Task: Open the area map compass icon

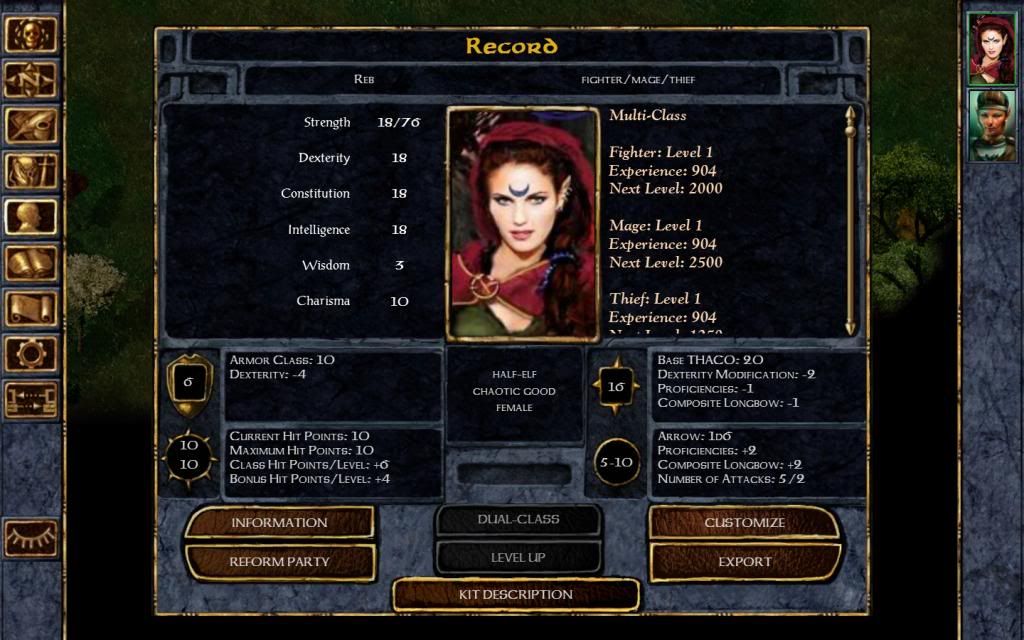Action: pyautogui.click(x=30, y=80)
